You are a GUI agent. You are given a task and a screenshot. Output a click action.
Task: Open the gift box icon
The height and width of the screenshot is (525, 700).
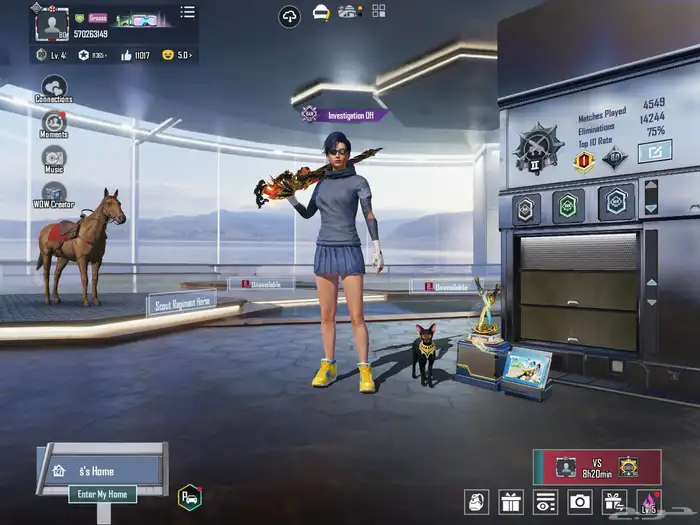tap(511, 502)
